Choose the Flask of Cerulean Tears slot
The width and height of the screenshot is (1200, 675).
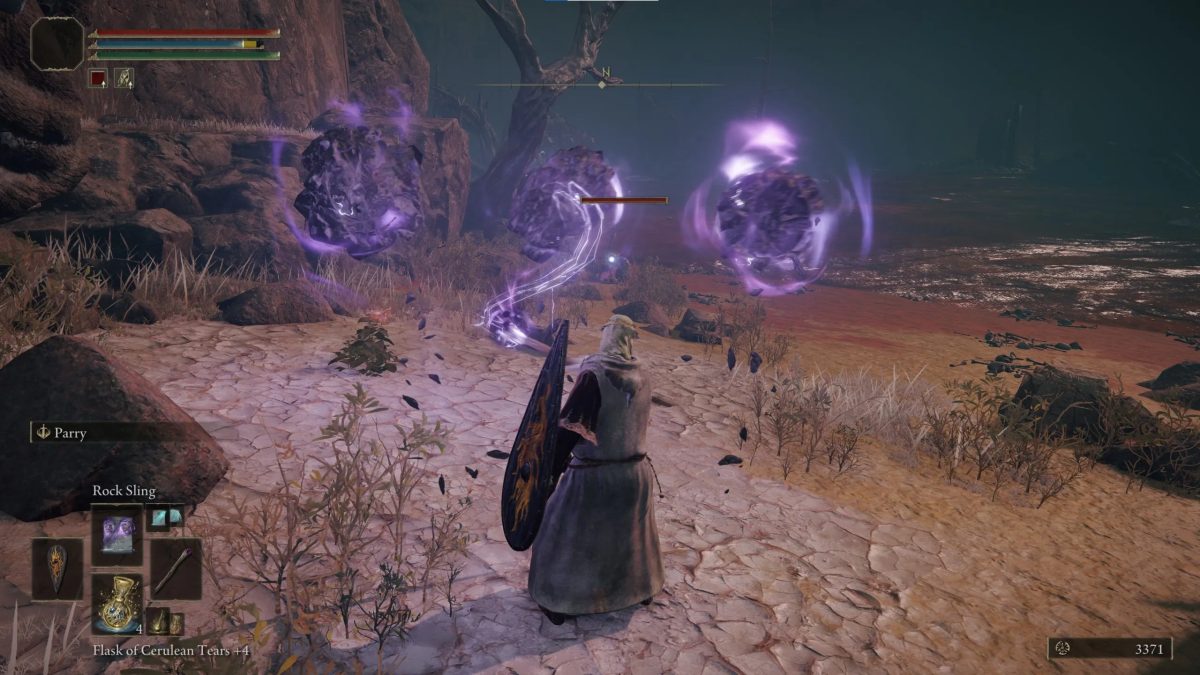coord(118,603)
